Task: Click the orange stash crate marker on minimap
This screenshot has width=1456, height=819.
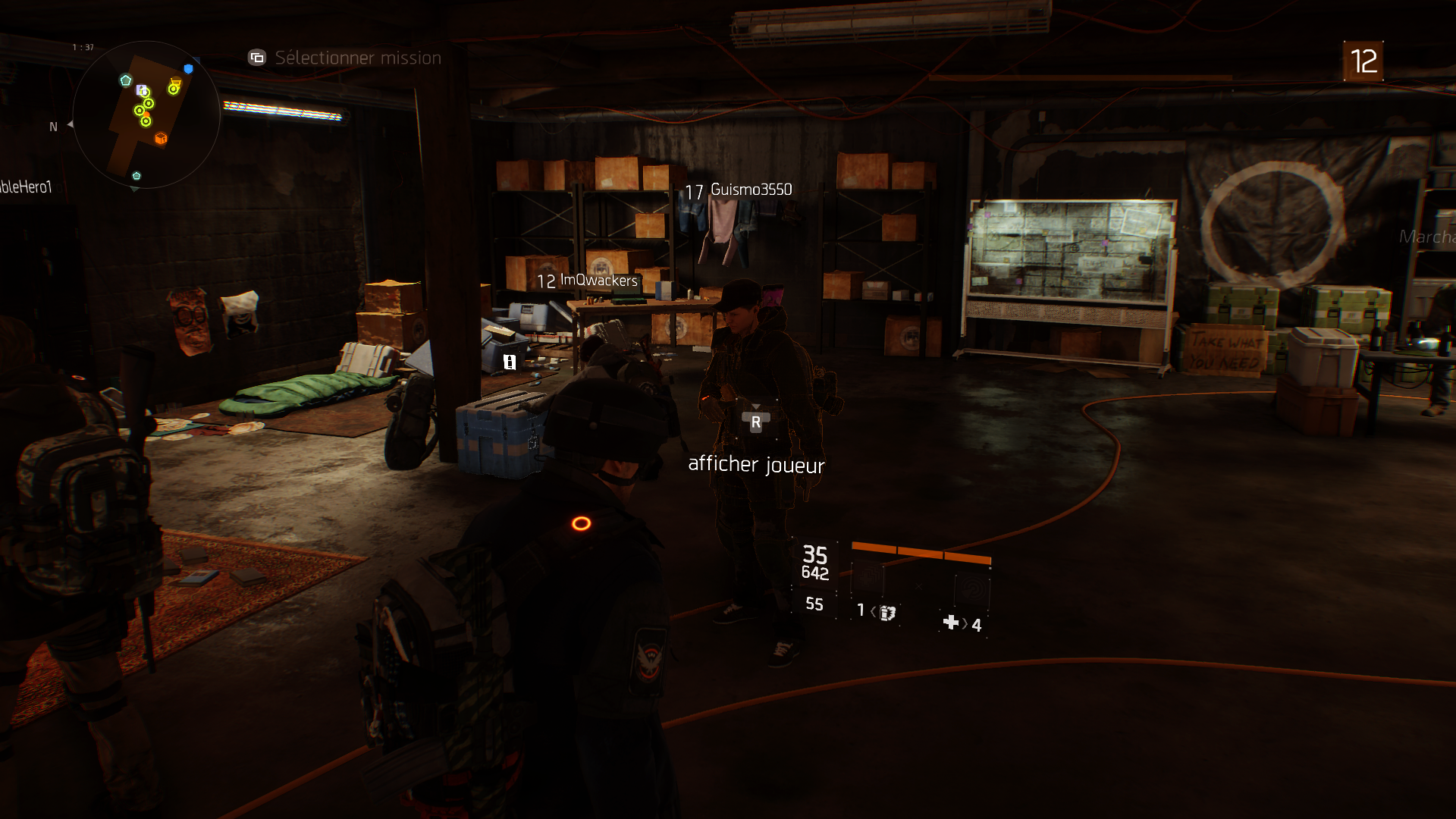Action: (x=161, y=138)
